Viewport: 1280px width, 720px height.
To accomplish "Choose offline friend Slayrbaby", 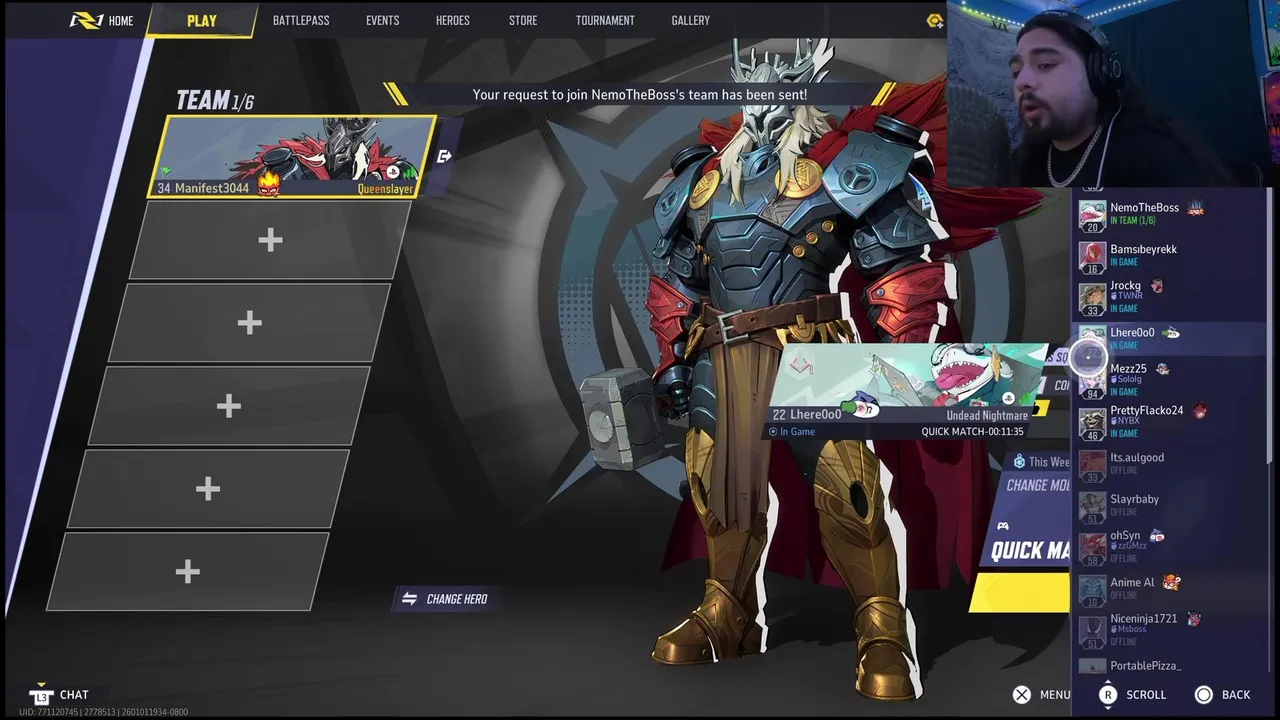I will [x=1134, y=504].
